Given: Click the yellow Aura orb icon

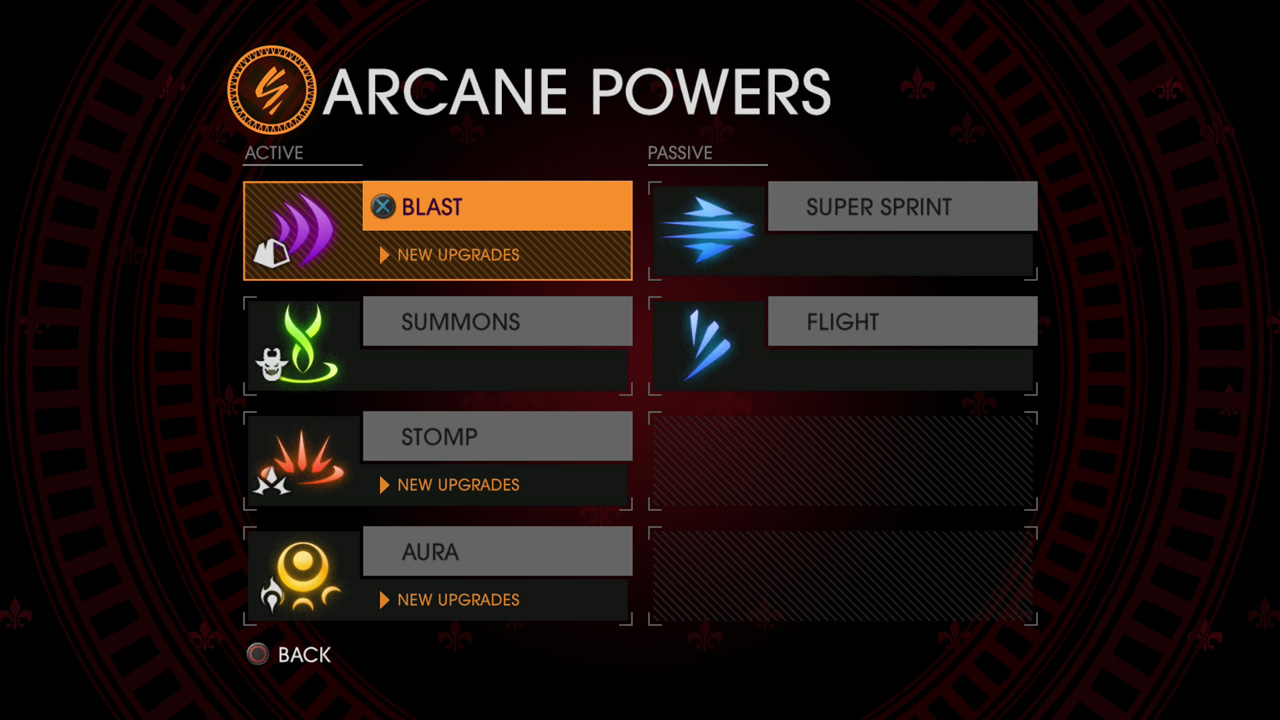Looking at the screenshot, I should (x=303, y=575).
